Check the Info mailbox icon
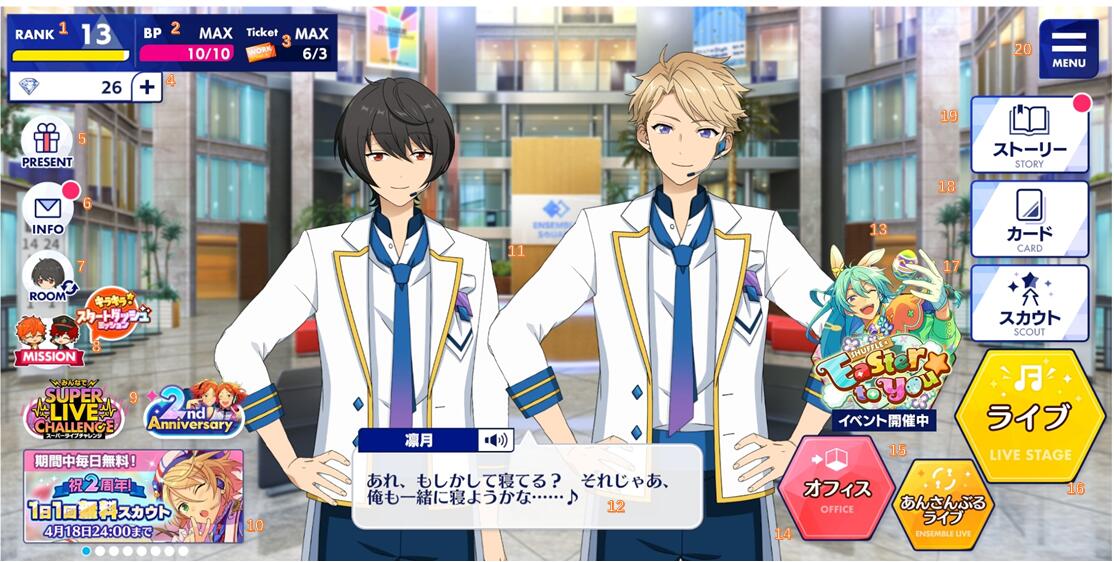 click(48, 211)
